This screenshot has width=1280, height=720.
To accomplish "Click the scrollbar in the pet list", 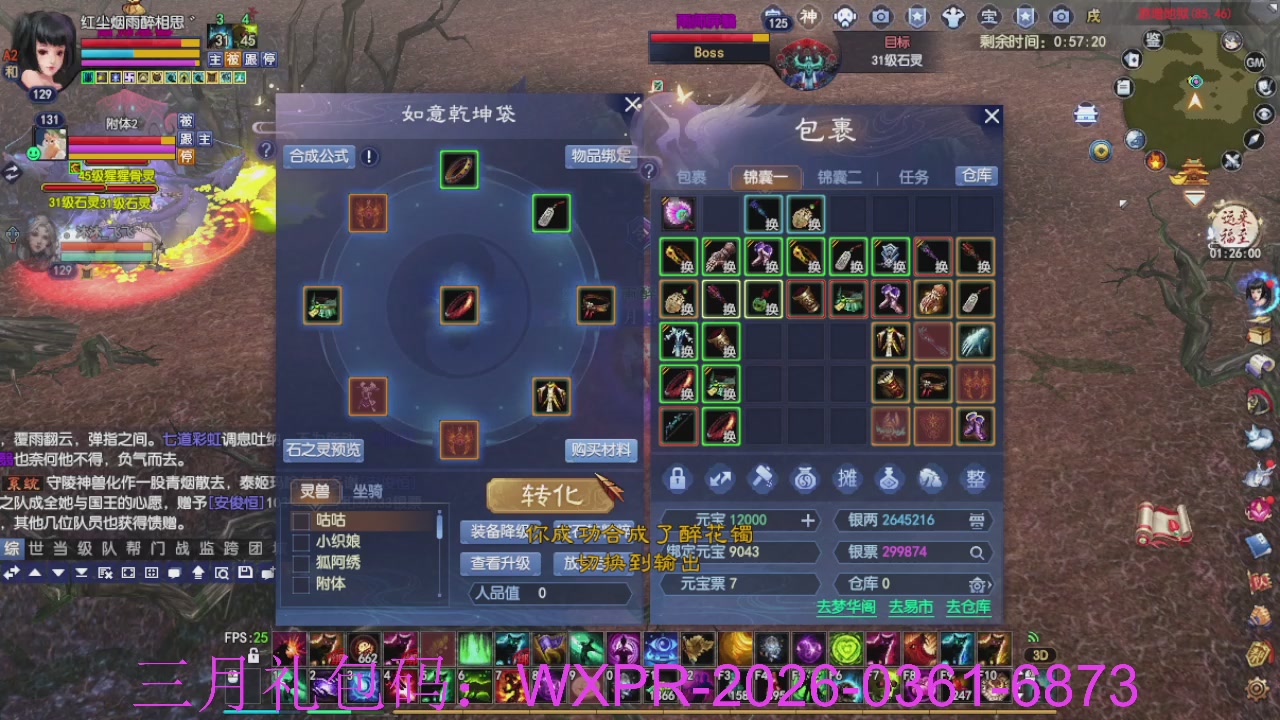I will pos(439,525).
